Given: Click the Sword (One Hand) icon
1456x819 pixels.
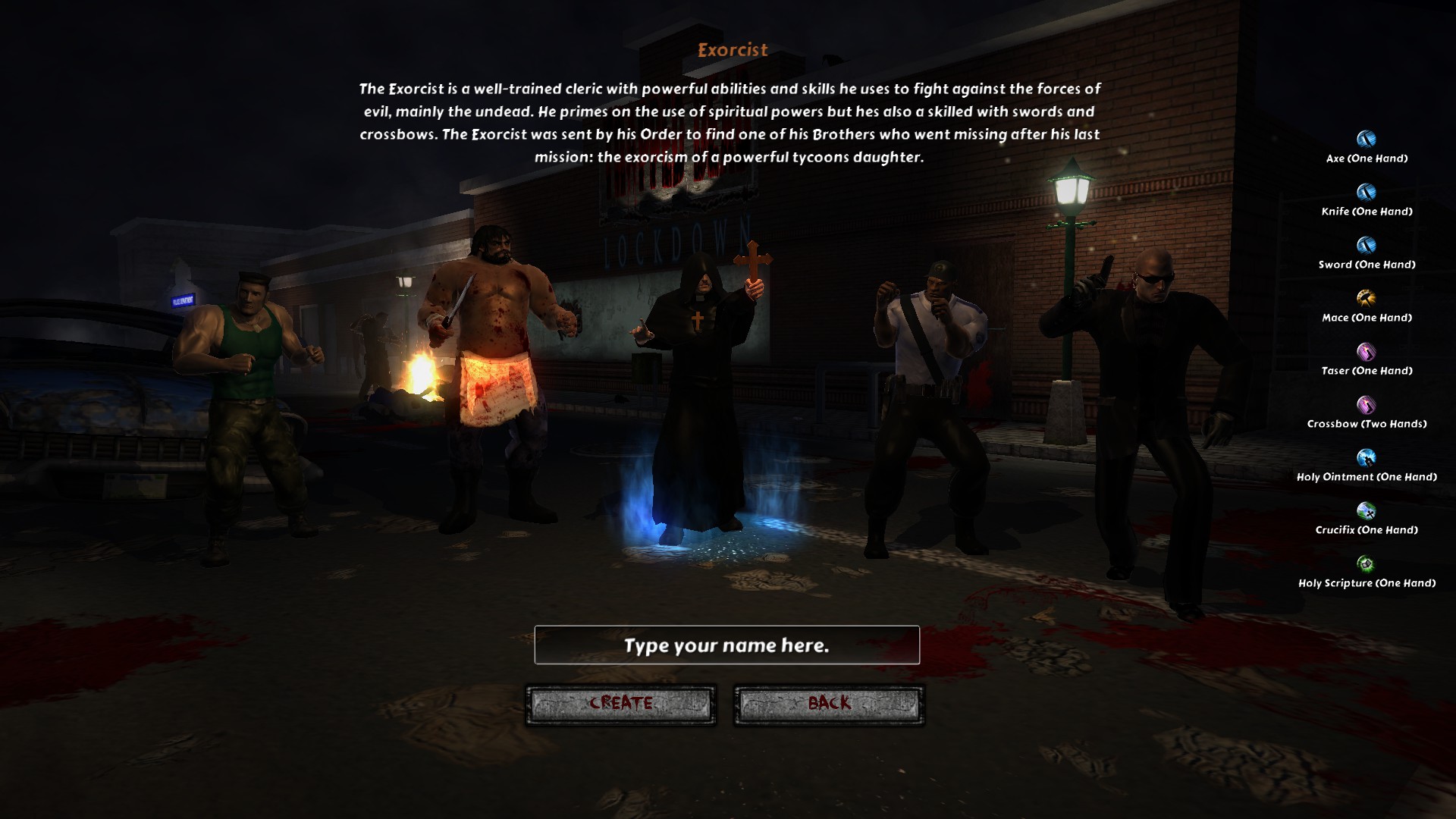Looking at the screenshot, I should [1366, 245].
